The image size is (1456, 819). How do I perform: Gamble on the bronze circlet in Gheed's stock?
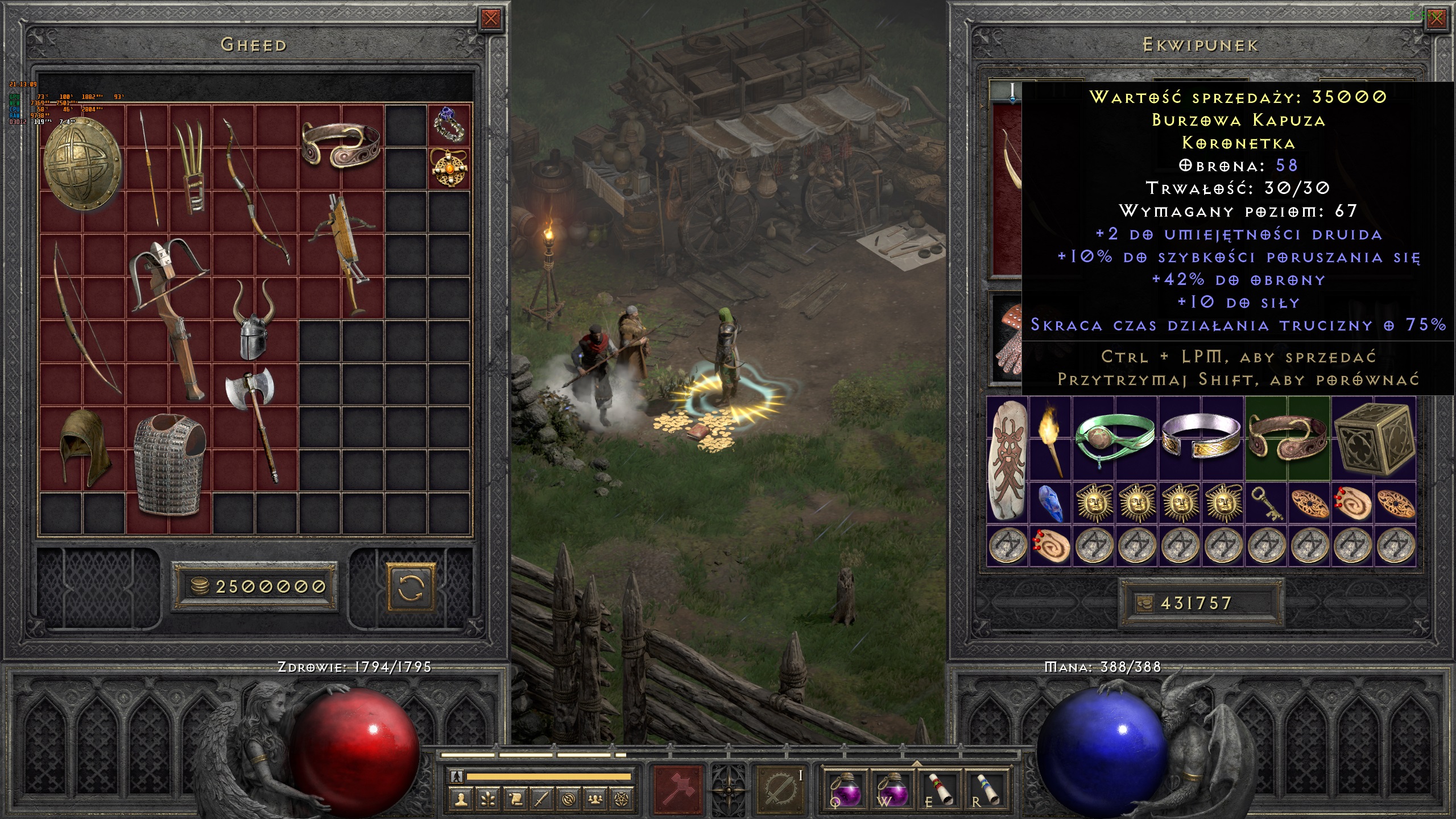point(341,145)
